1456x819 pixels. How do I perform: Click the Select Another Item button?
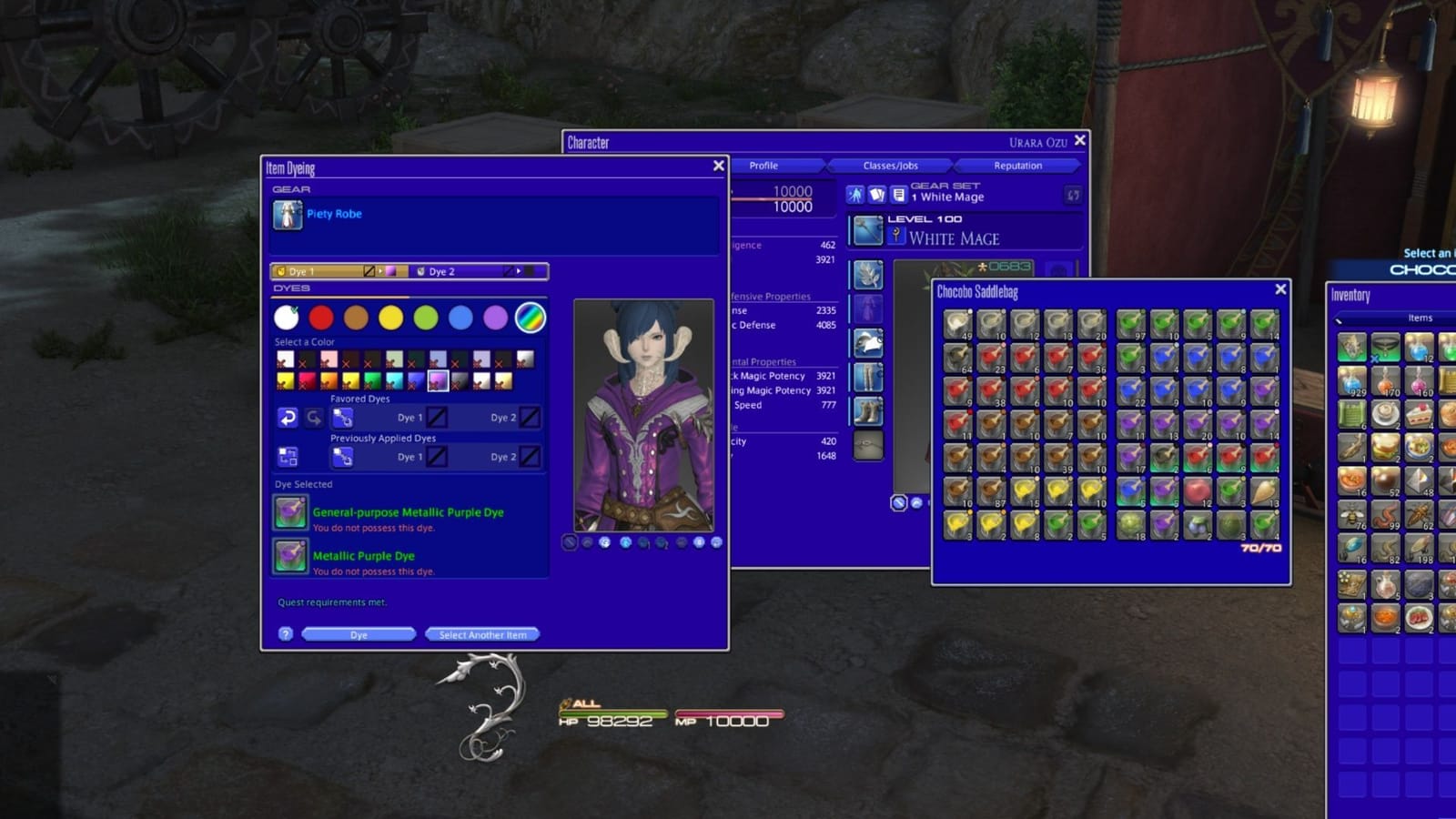tap(481, 634)
